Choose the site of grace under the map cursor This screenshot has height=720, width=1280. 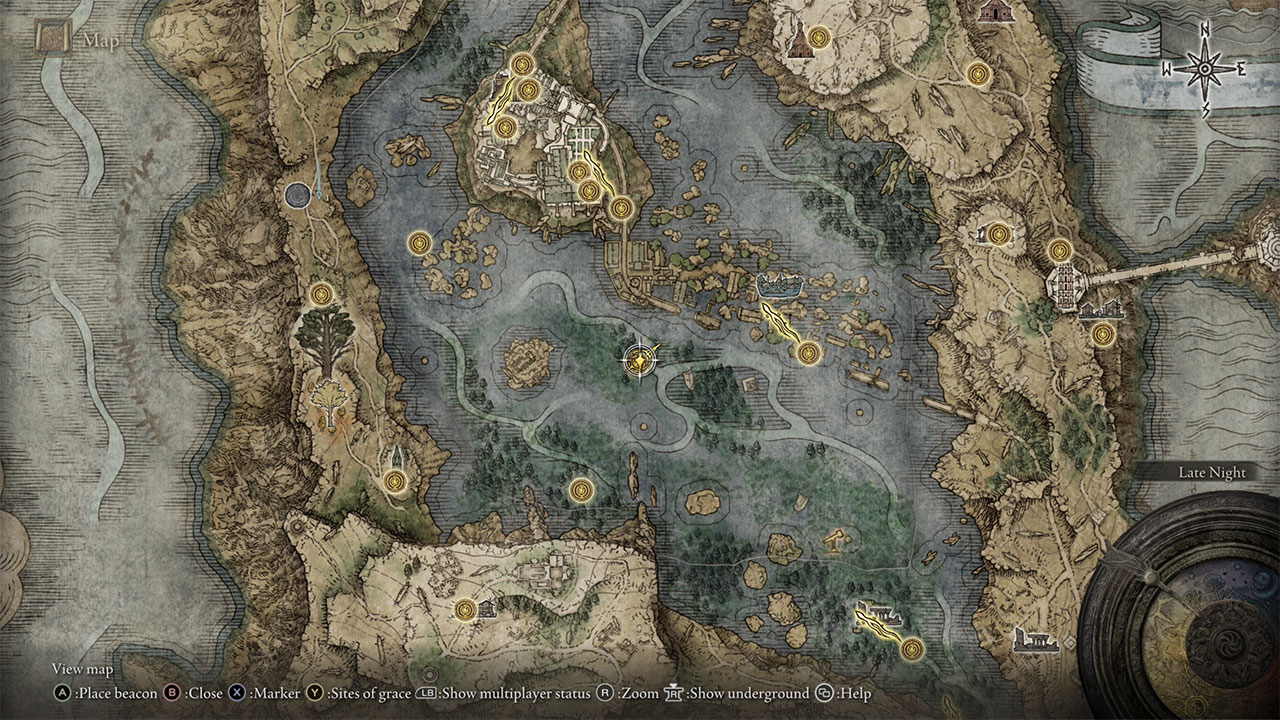(x=638, y=360)
